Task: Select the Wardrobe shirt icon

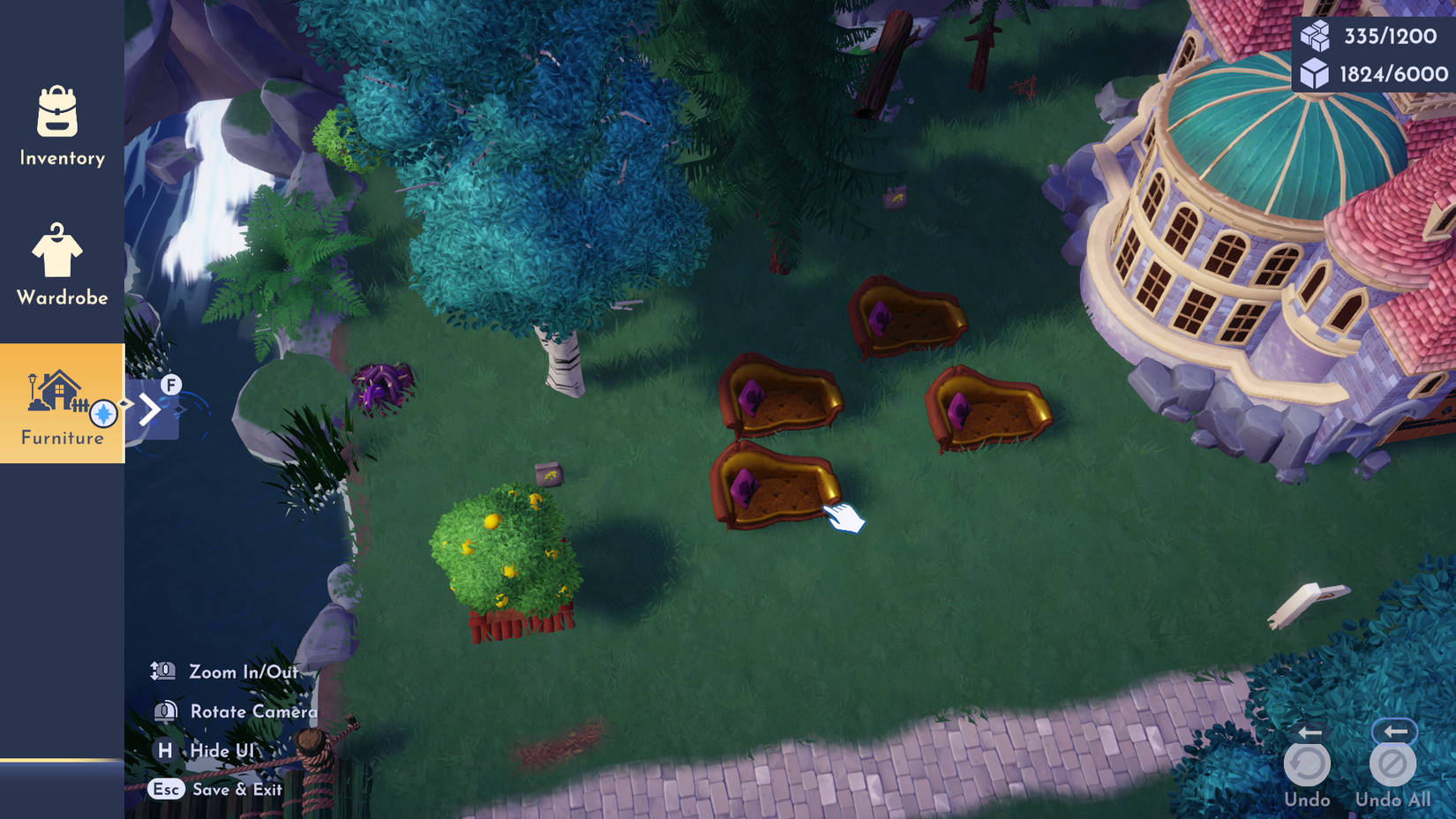Action: [58, 259]
